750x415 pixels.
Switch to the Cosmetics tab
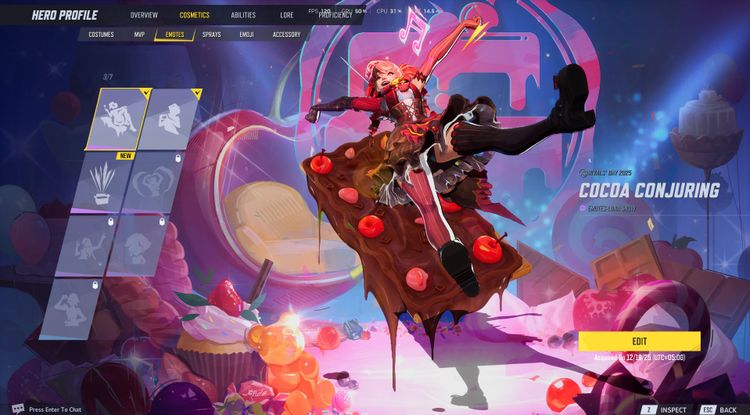(x=195, y=15)
